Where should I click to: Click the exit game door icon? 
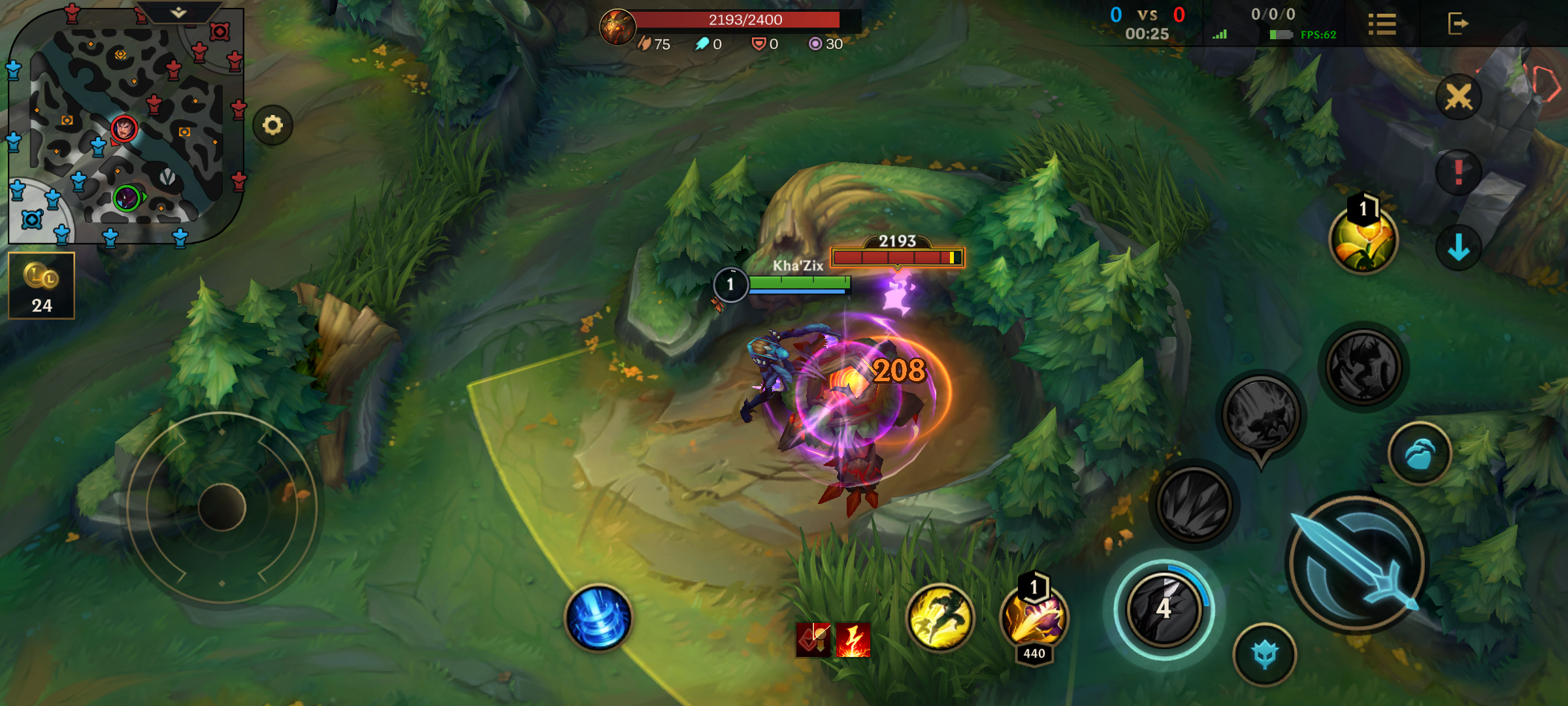coord(1458,24)
